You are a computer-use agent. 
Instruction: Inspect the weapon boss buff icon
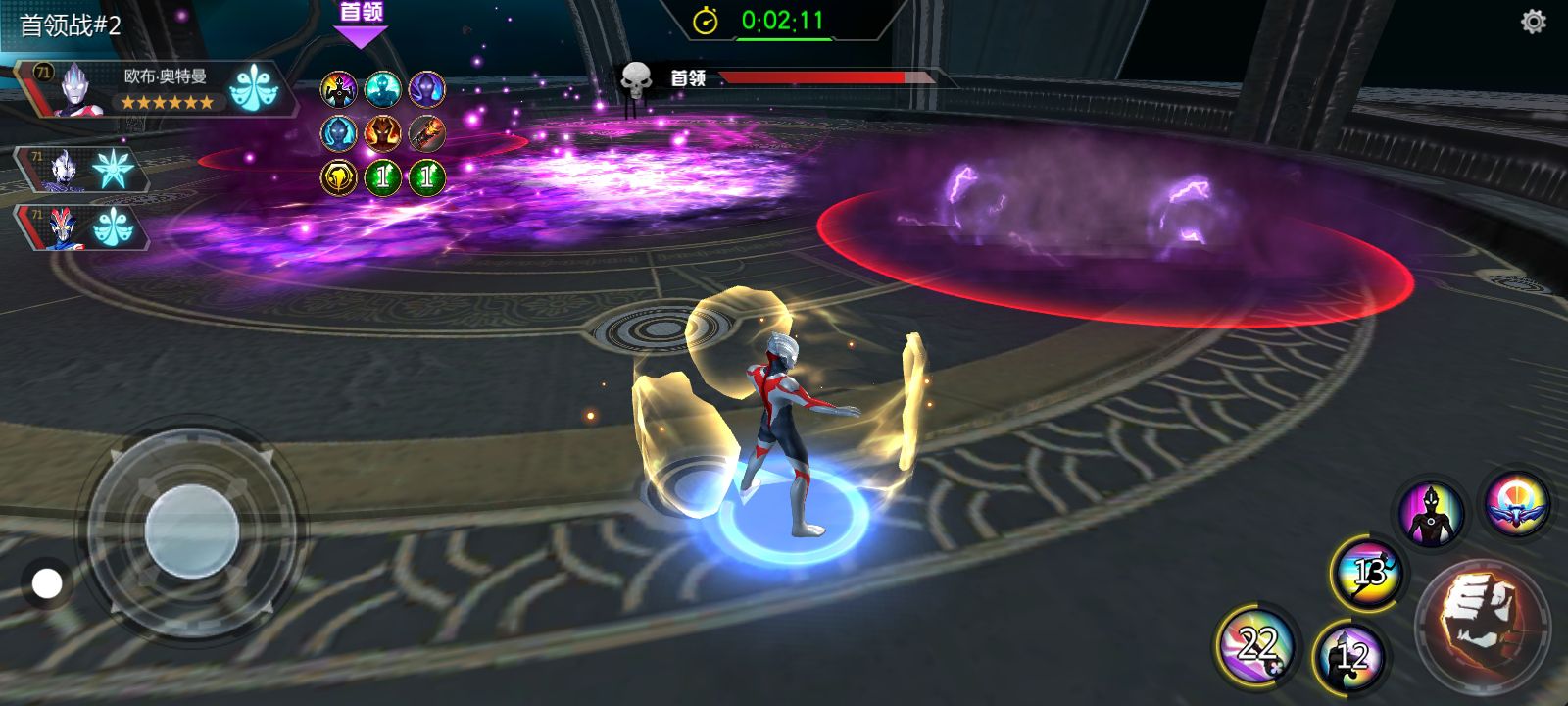click(426, 133)
